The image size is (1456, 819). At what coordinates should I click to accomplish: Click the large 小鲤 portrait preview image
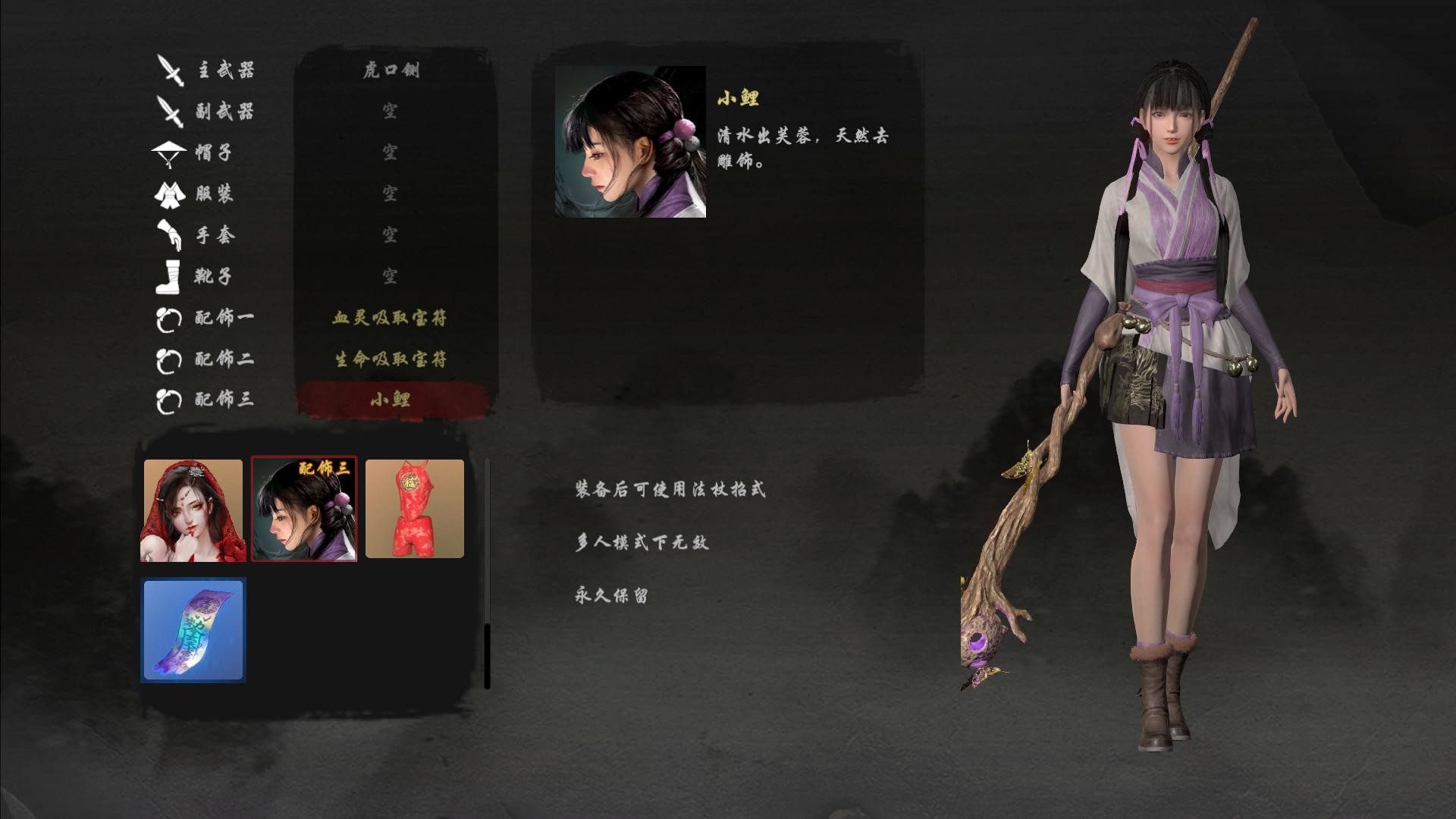click(631, 140)
